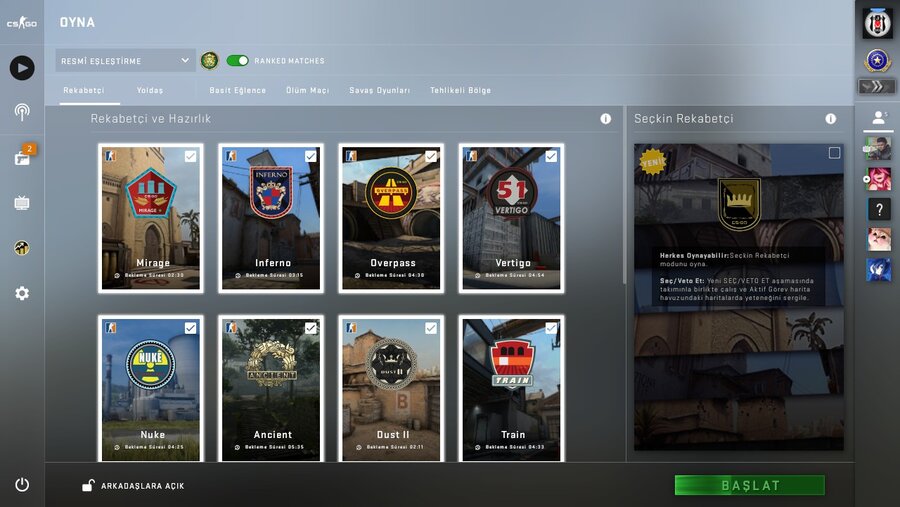Screen dimensions: 900x507
Task: Click the power icon to quit
Action: click(x=22, y=485)
